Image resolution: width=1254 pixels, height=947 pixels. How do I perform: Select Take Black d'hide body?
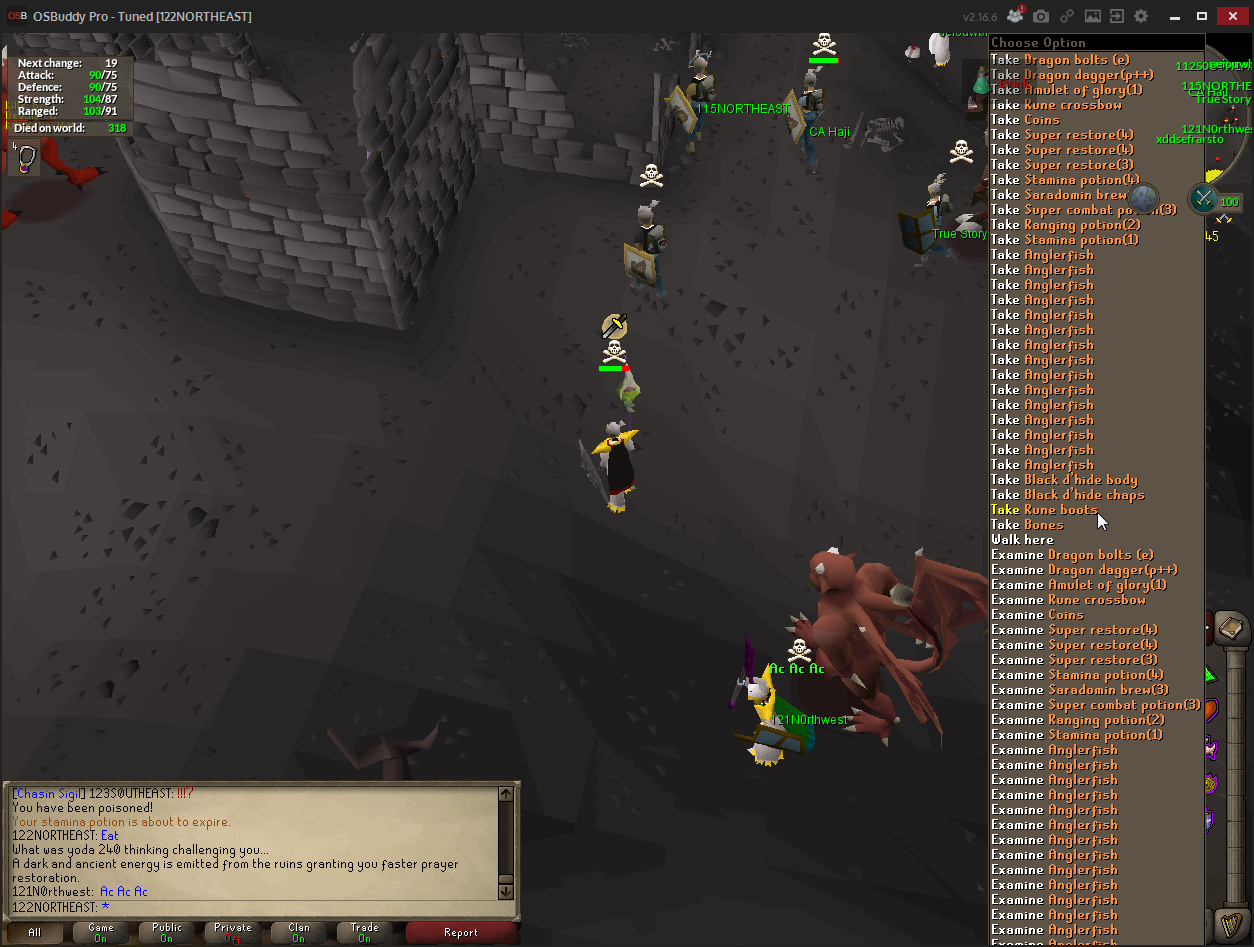coord(1064,480)
